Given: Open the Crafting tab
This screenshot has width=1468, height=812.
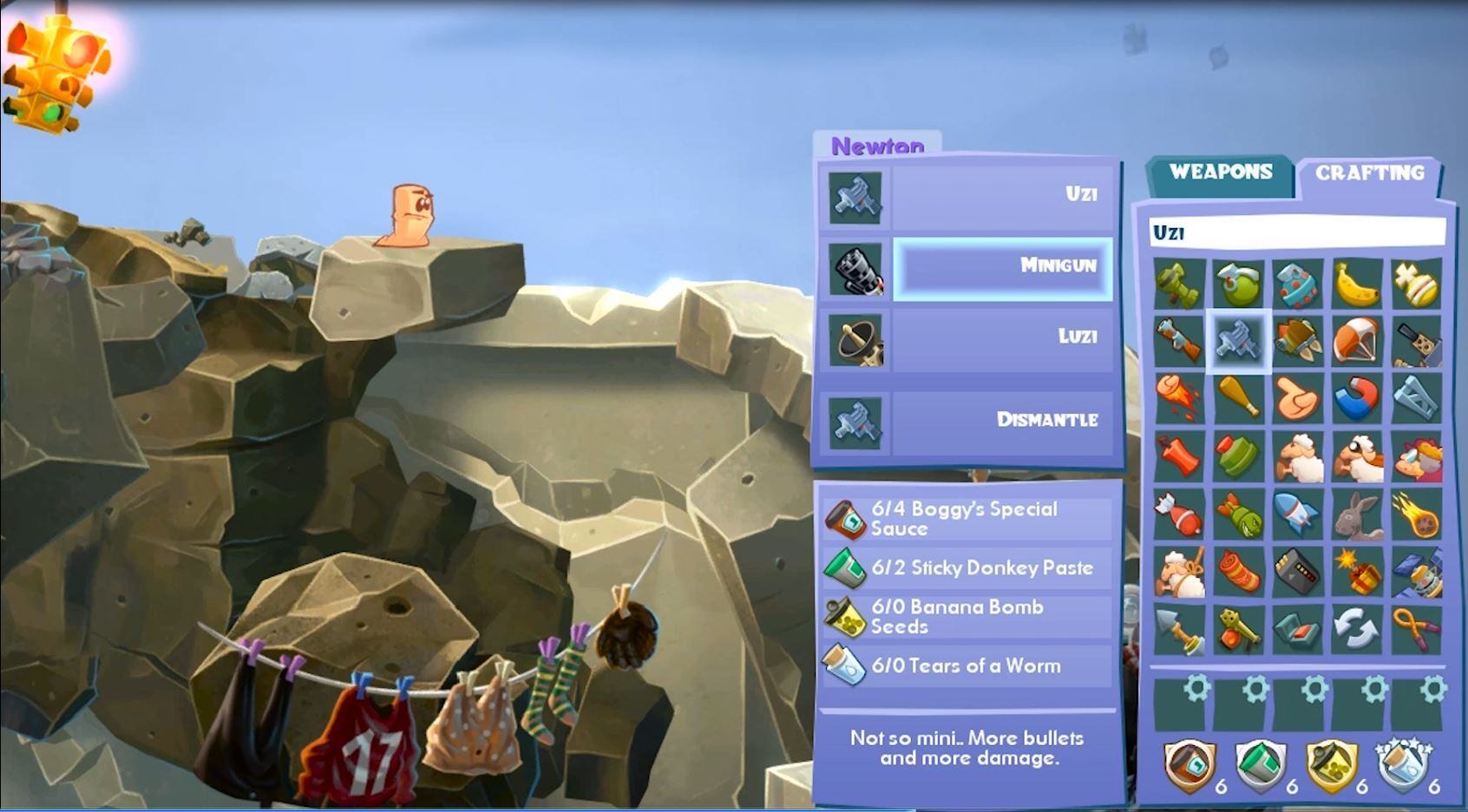Looking at the screenshot, I should coord(1369,173).
